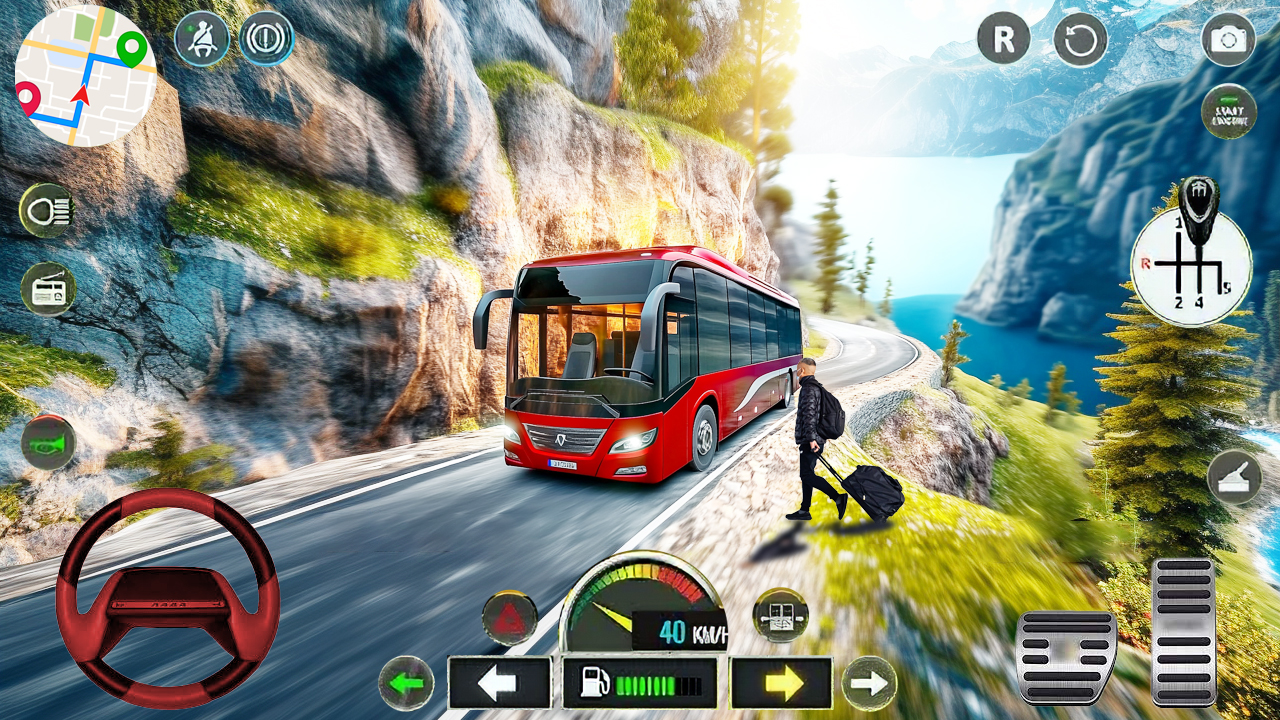Tap the tall accelerator pedal

[x=1184, y=631]
